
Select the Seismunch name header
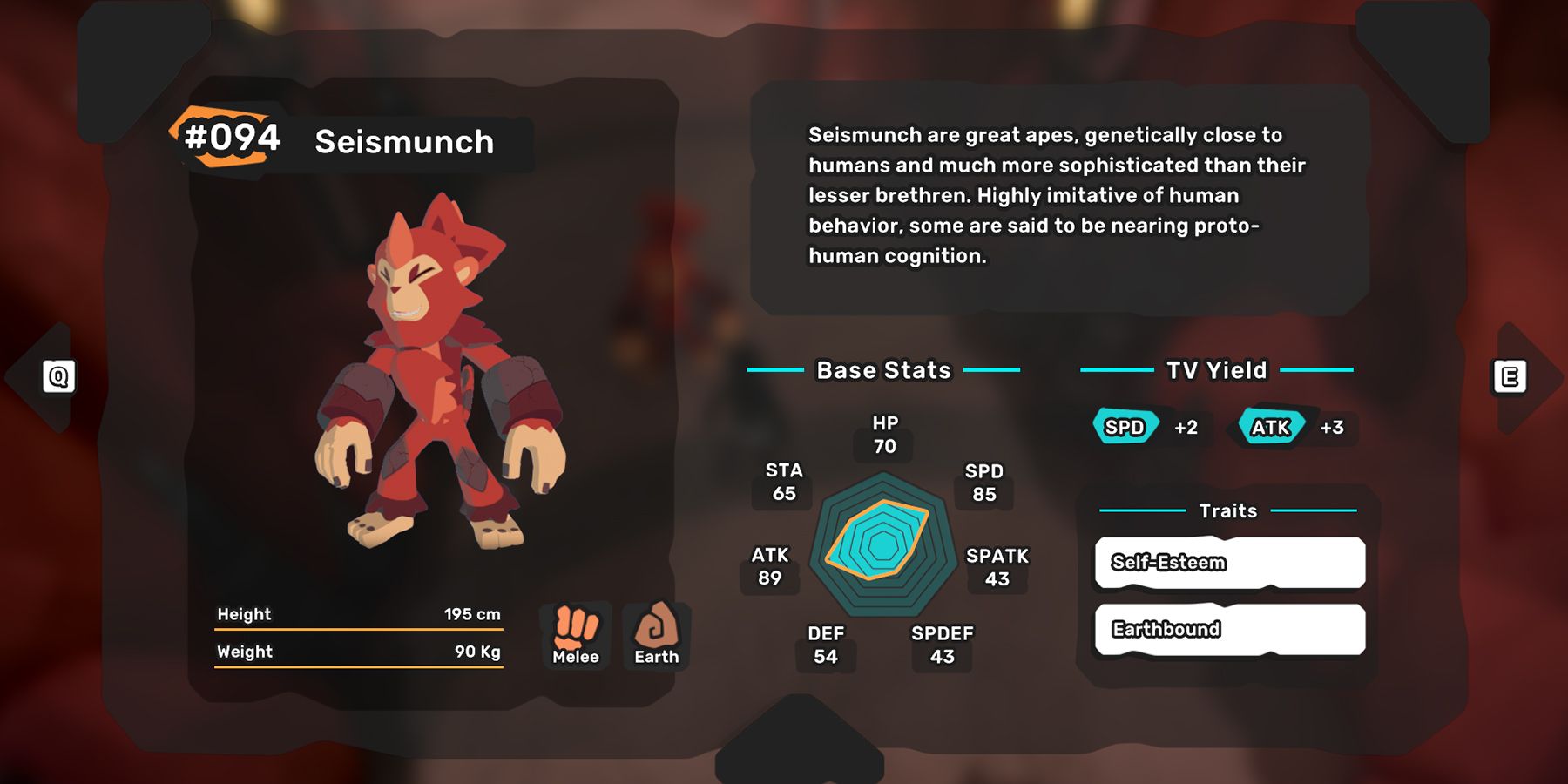(404, 142)
